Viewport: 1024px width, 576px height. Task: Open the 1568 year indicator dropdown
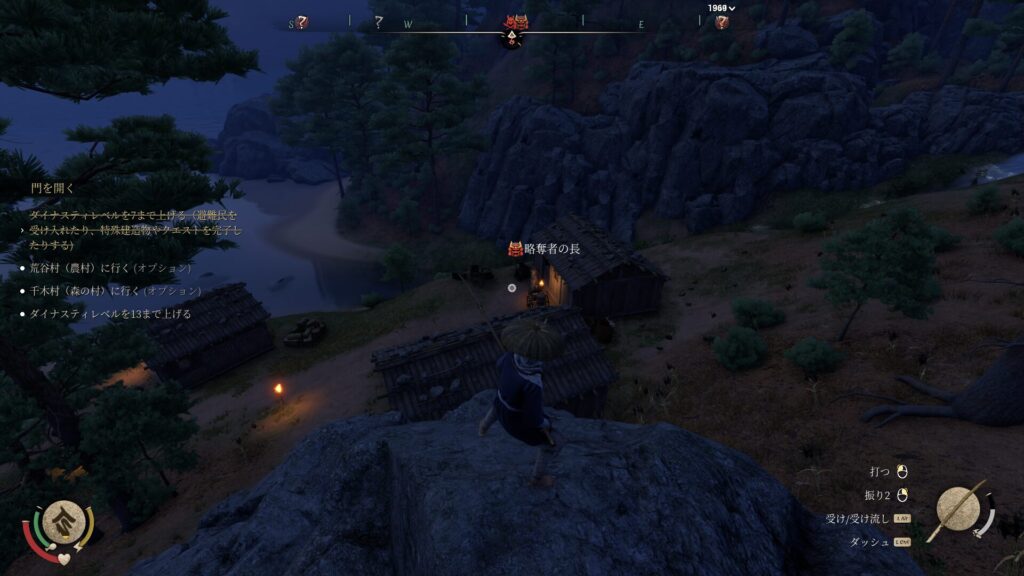pos(721,8)
